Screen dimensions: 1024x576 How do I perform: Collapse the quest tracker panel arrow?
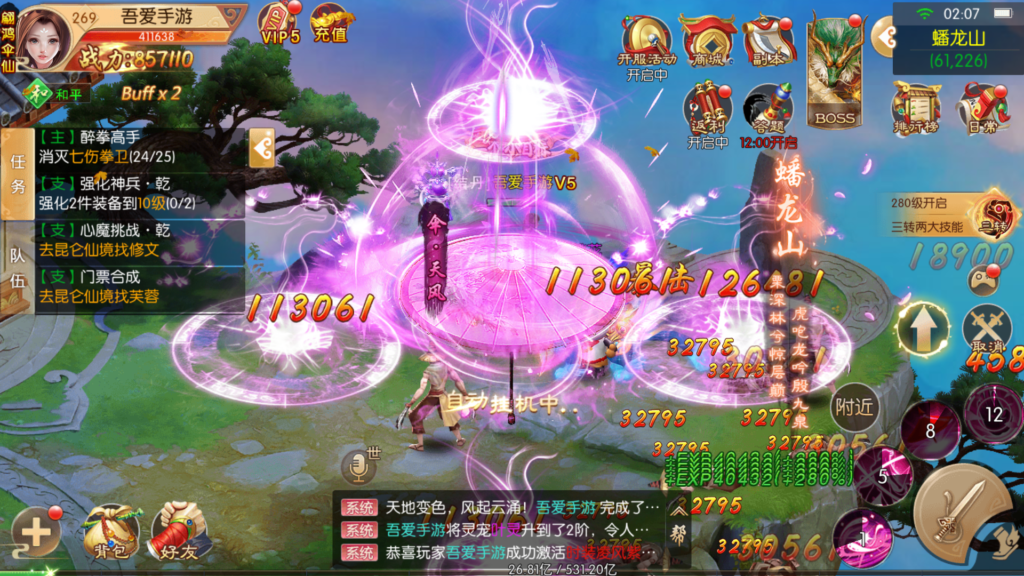(262, 149)
